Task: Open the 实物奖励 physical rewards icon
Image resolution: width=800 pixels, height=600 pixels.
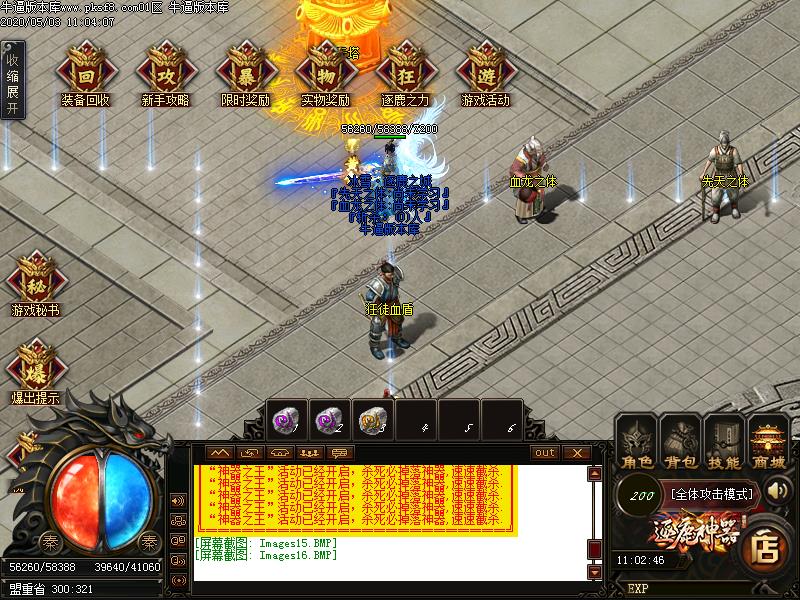Action: point(325,68)
